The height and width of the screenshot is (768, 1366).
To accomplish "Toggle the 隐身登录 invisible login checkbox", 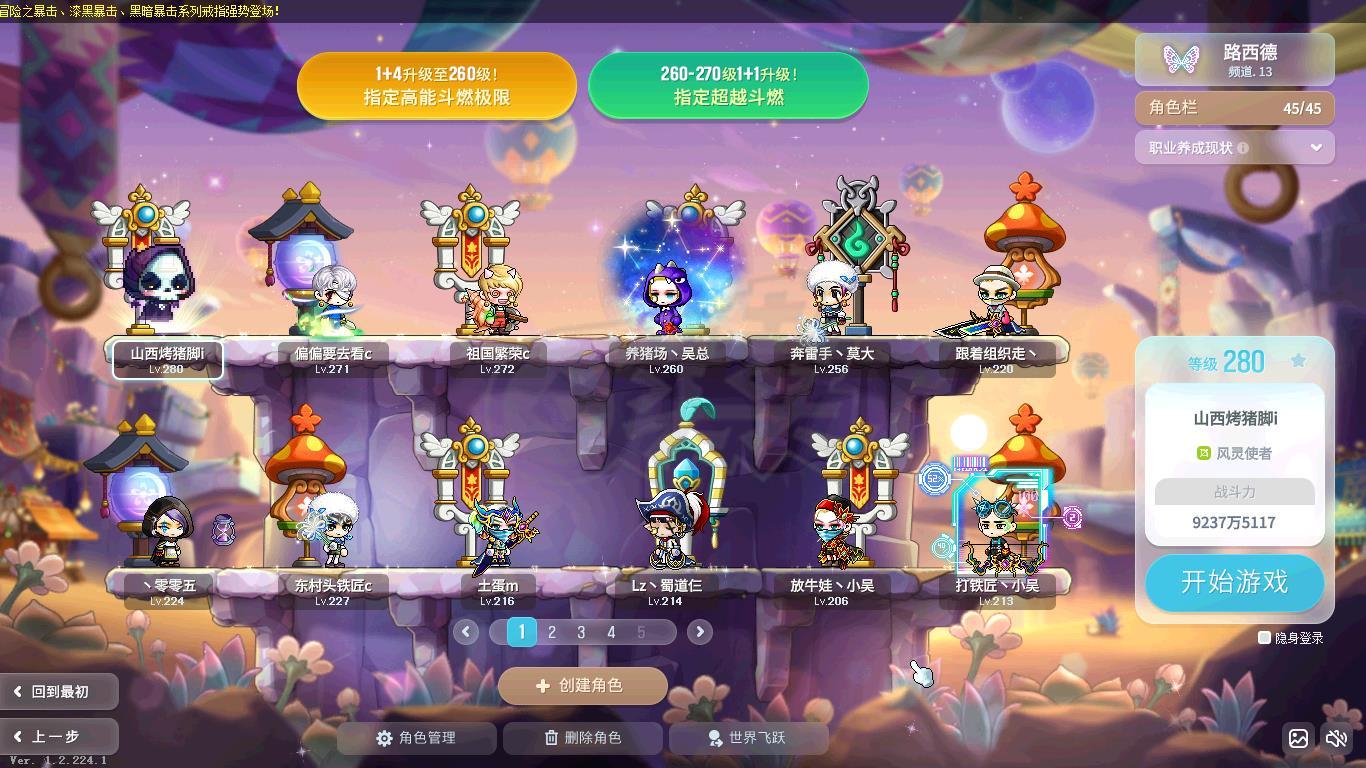I will pos(1264,638).
